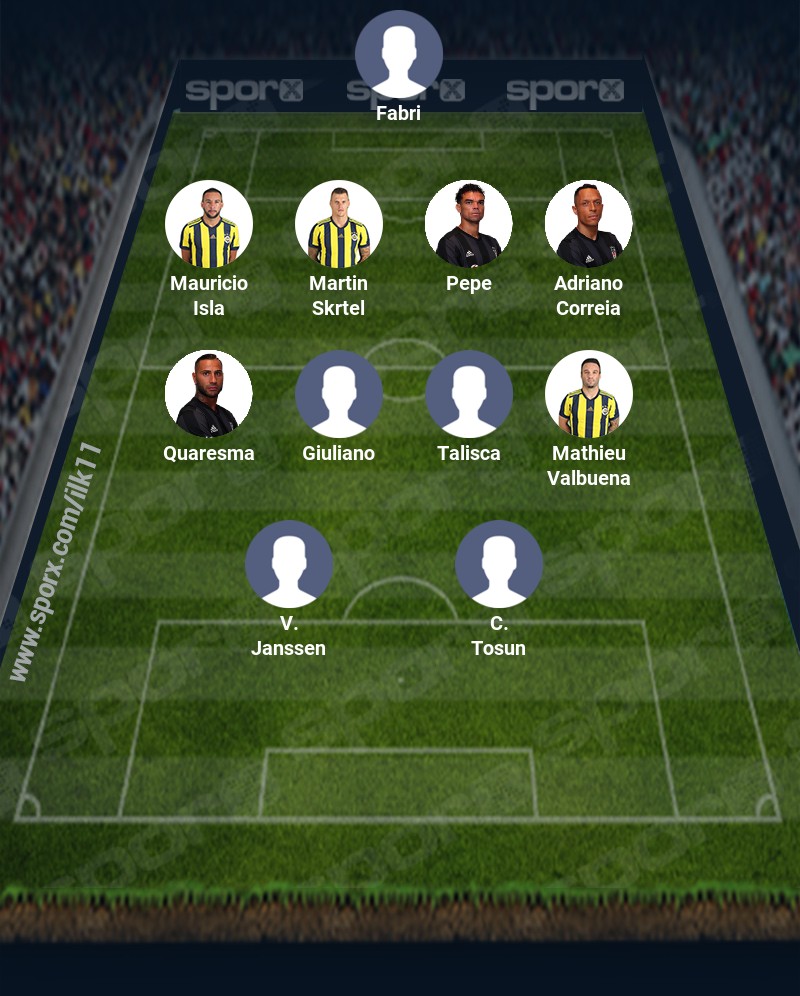The height and width of the screenshot is (996, 800).
Task: Select Giuliano's placeholder avatar
Action: (339, 394)
